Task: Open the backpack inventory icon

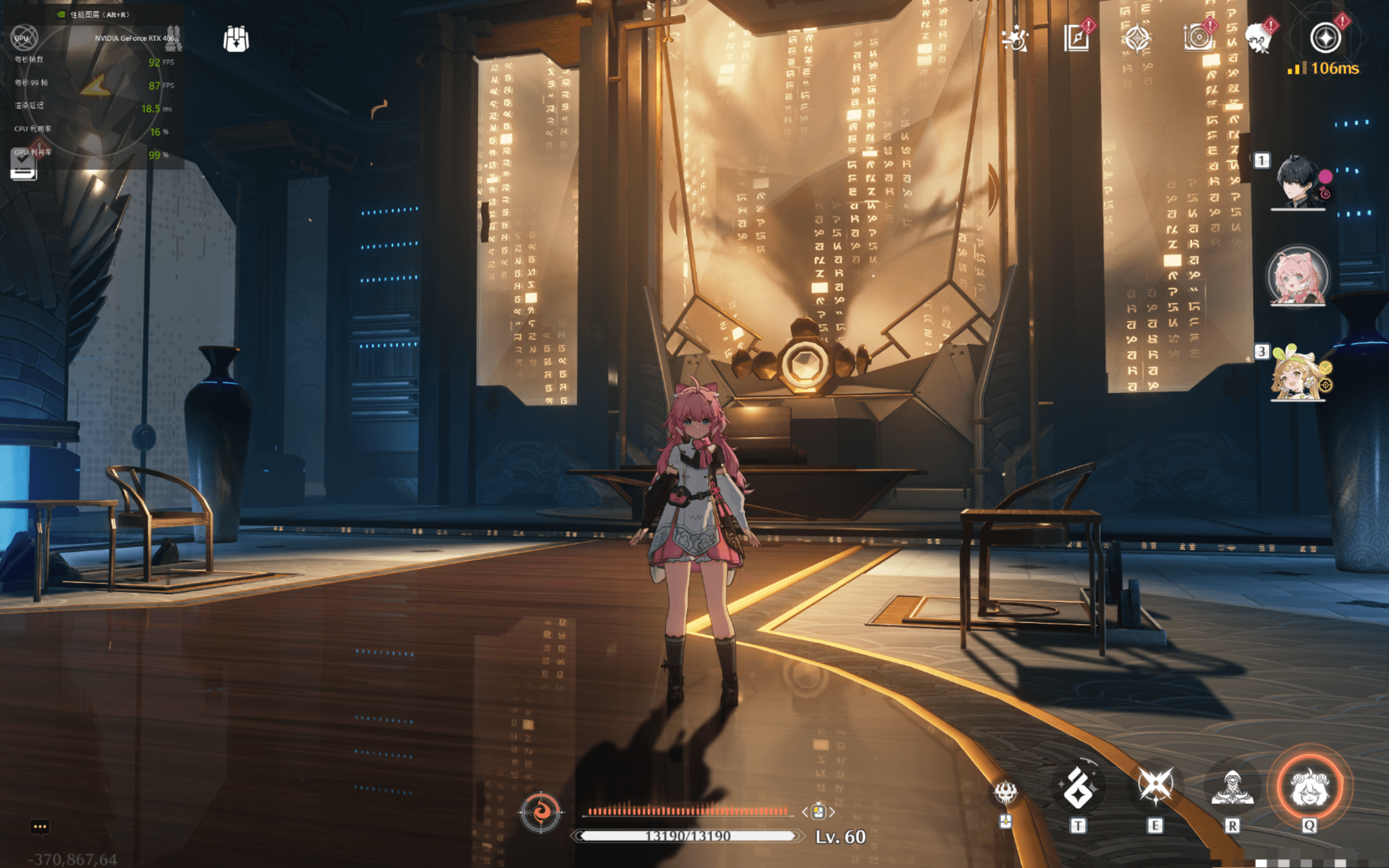Action: (237, 39)
